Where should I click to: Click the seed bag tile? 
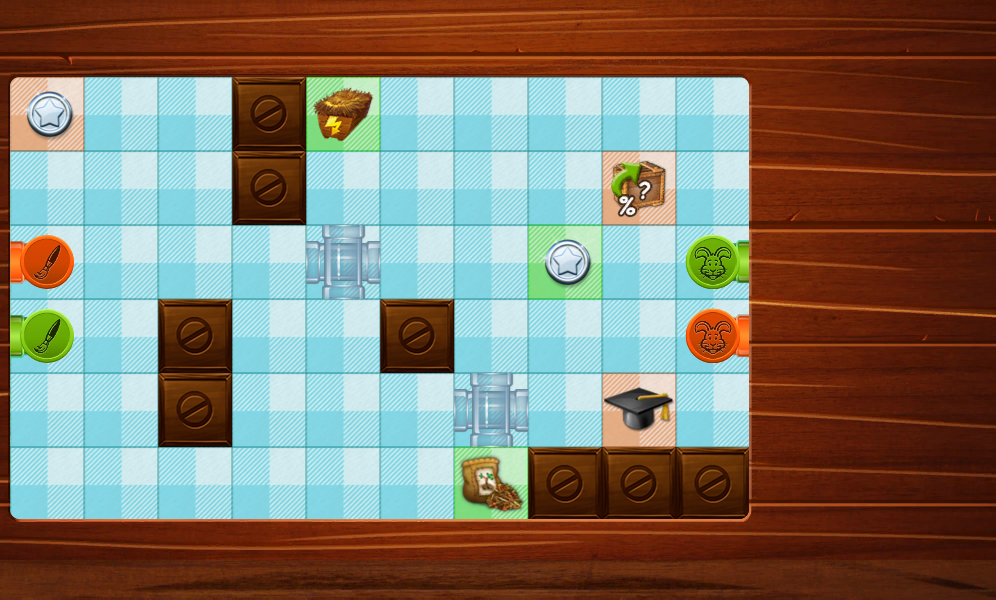pyautogui.click(x=490, y=484)
